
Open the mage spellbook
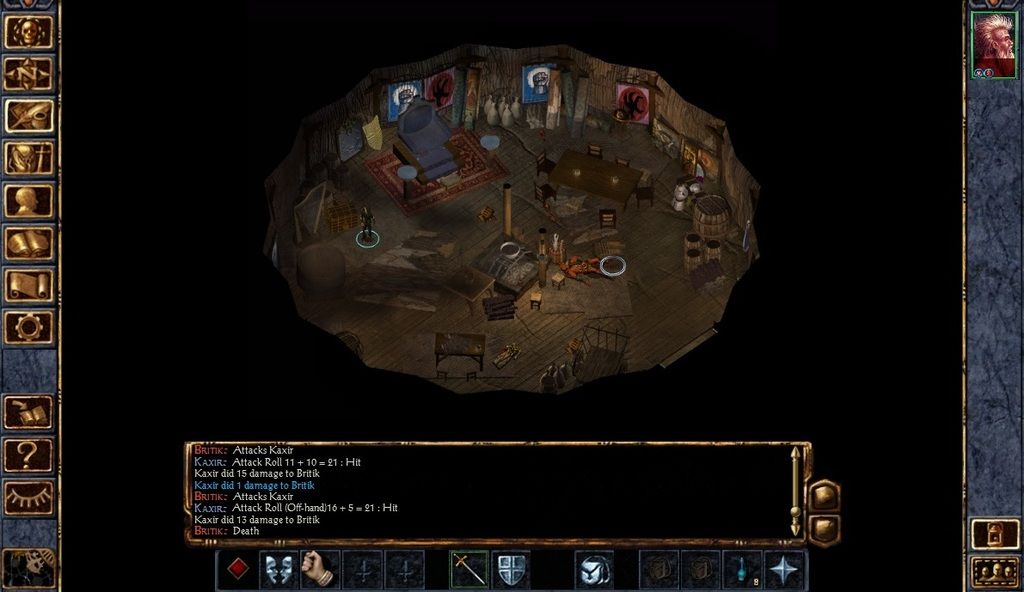29,243
